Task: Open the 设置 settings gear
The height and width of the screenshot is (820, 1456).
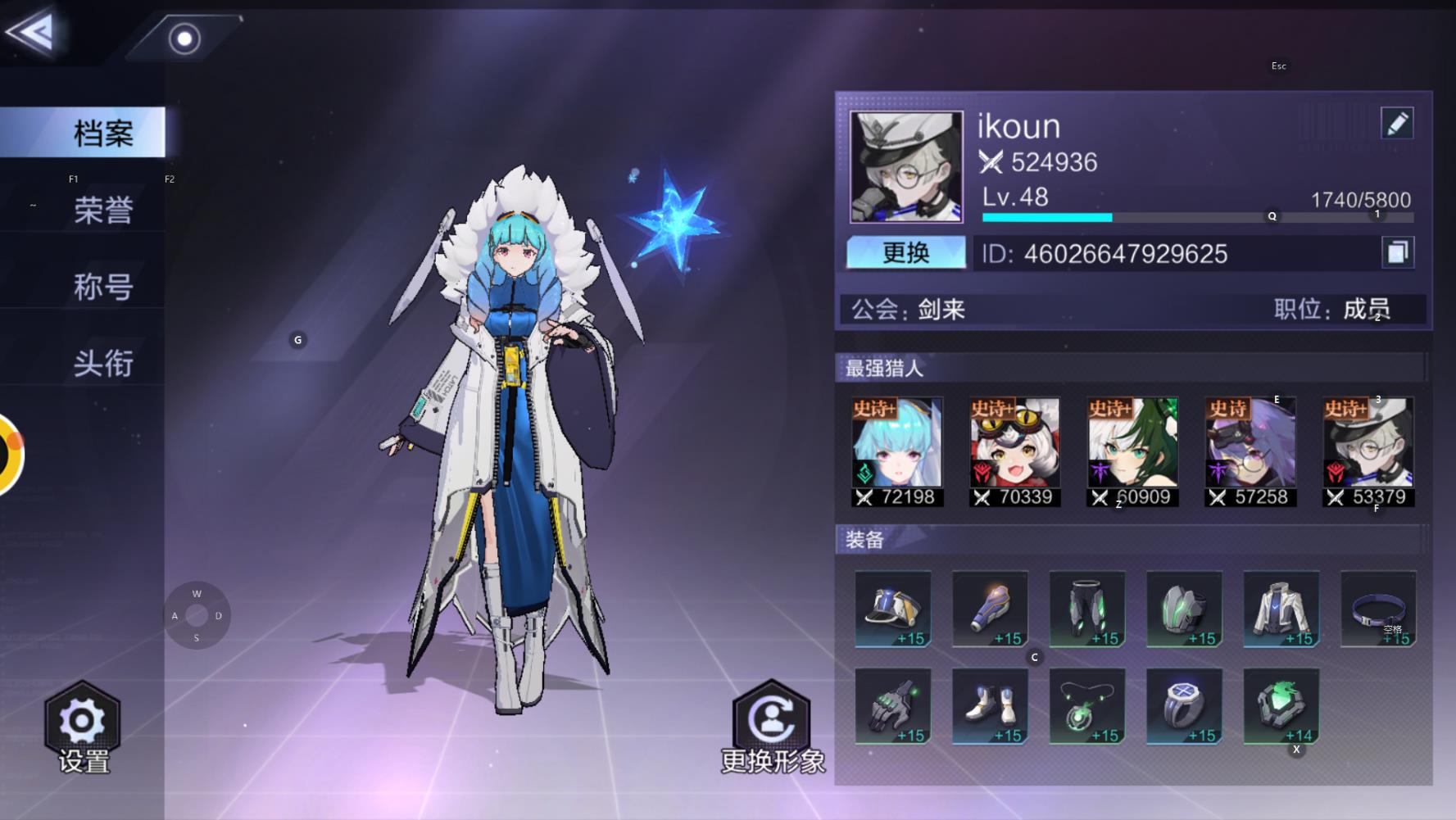Action: pyautogui.click(x=83, y=726)
